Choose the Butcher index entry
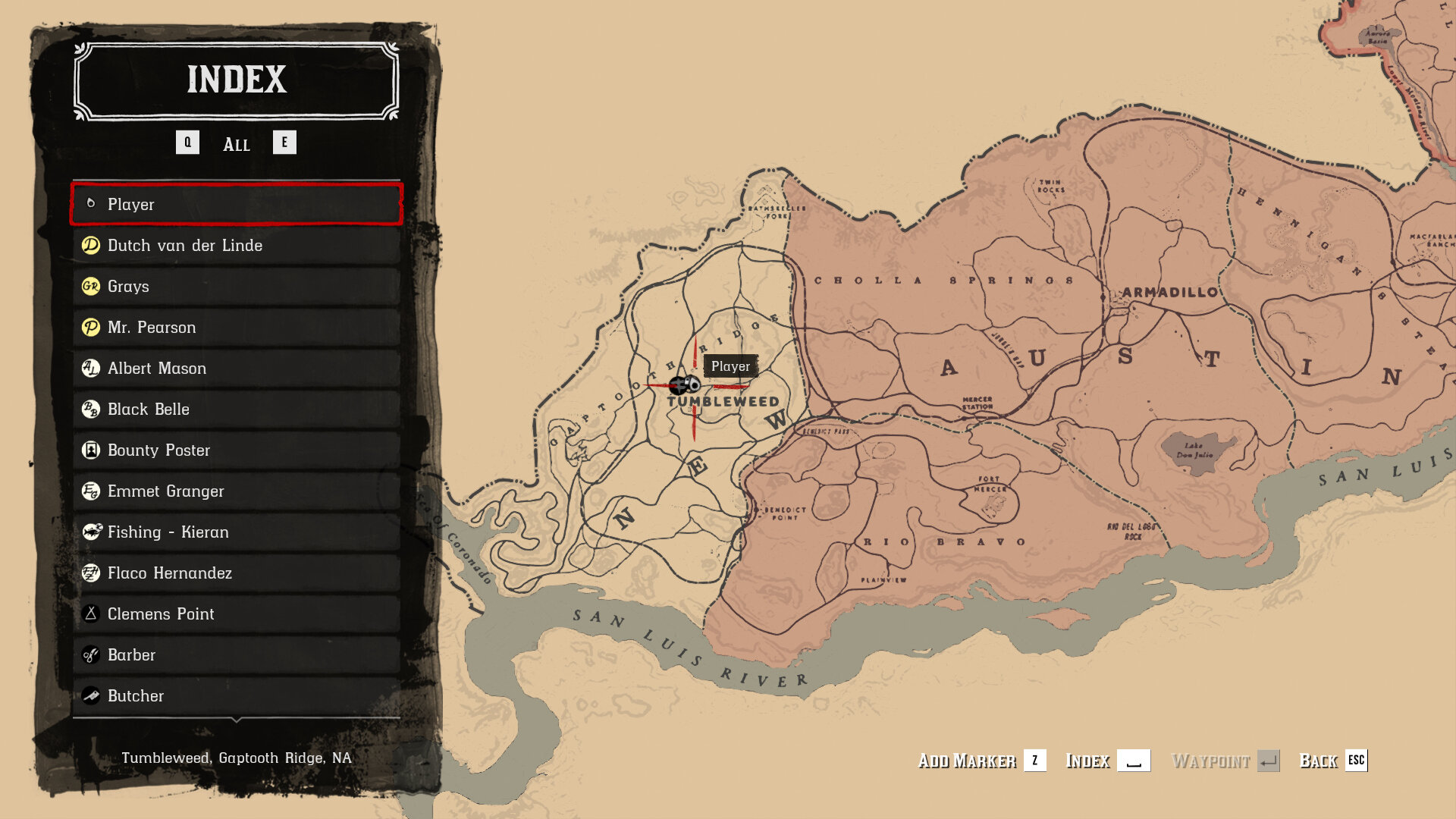The image size is (1456, 819). (236, 695)
